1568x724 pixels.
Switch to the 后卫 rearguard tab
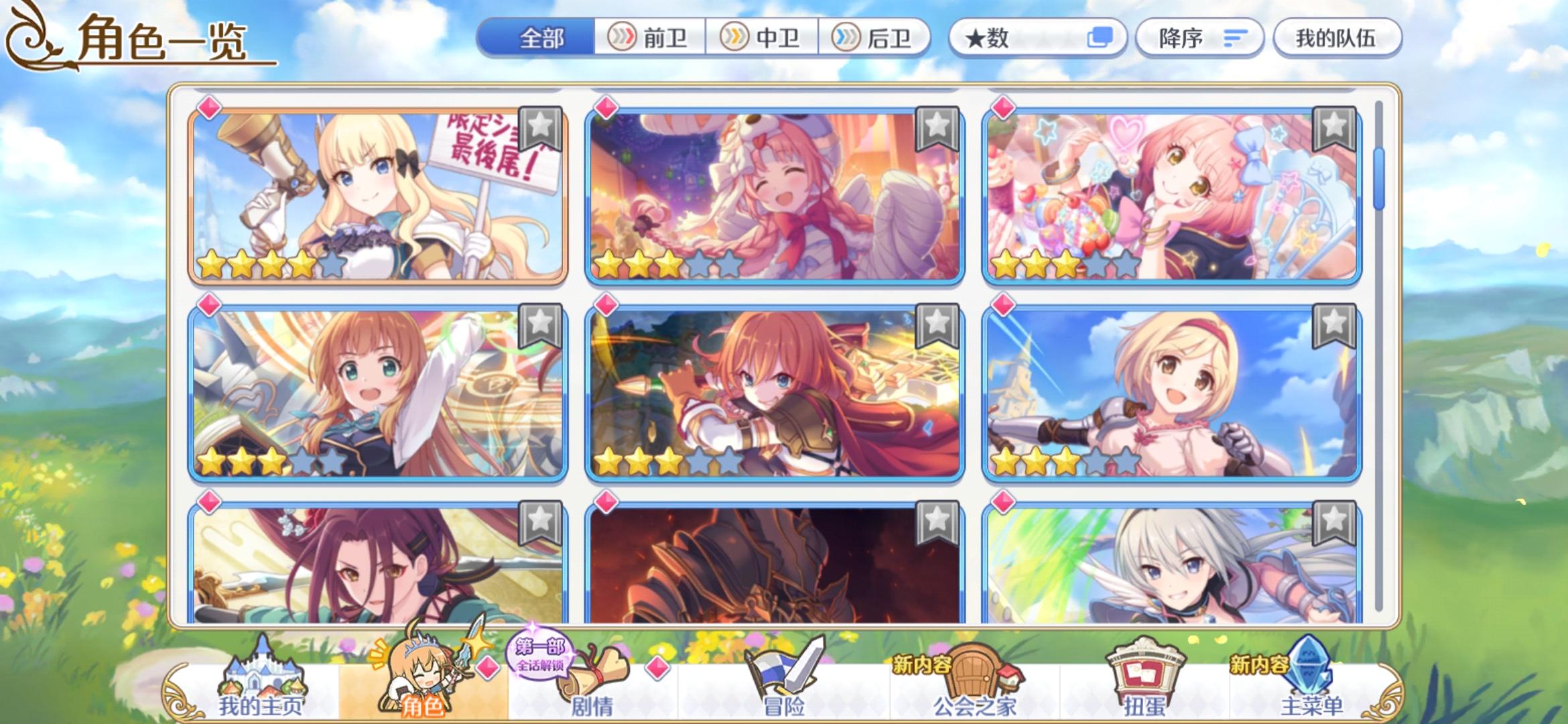878,38
